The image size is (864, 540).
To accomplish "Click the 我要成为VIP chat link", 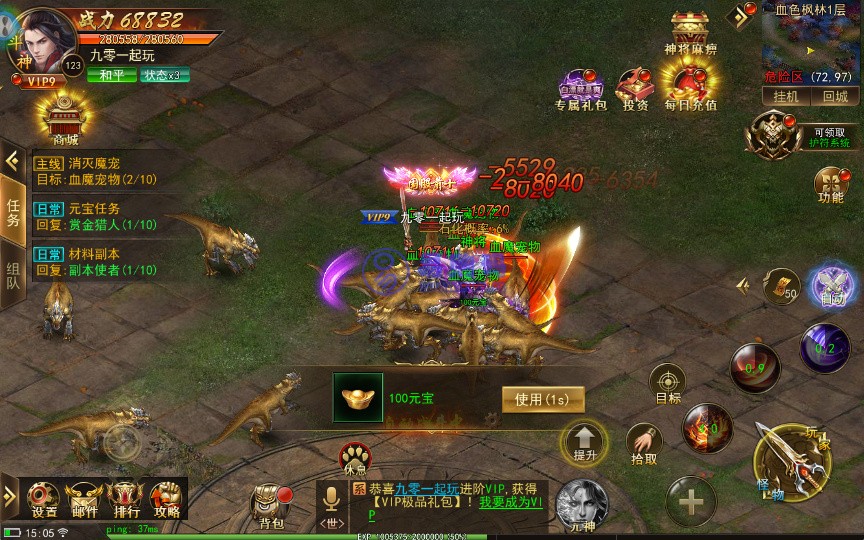I will pos(510,502).
